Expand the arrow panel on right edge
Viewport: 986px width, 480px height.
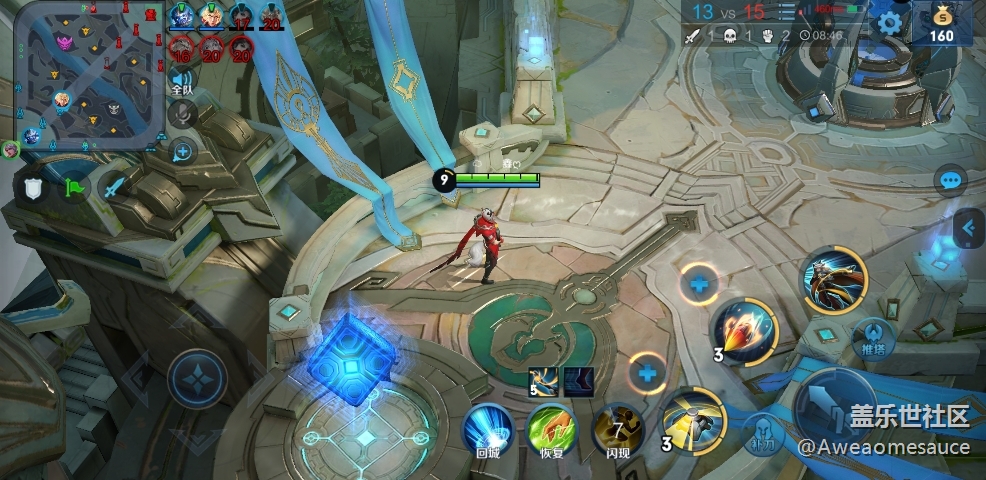point(967,229)
